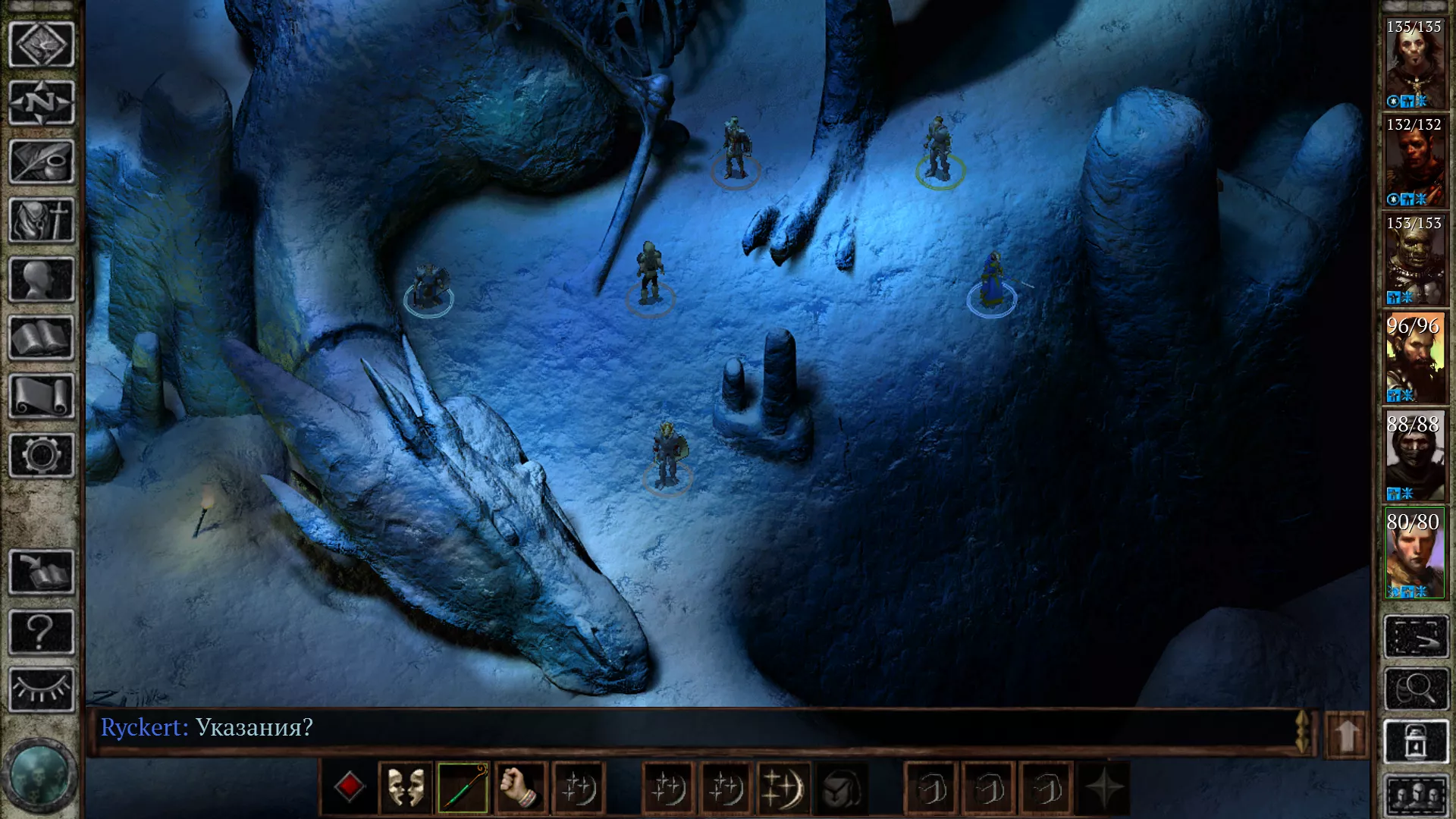Select the whole party with the three helmets button
Viewport: 1456px width, 819px height.
point(1416,796)
